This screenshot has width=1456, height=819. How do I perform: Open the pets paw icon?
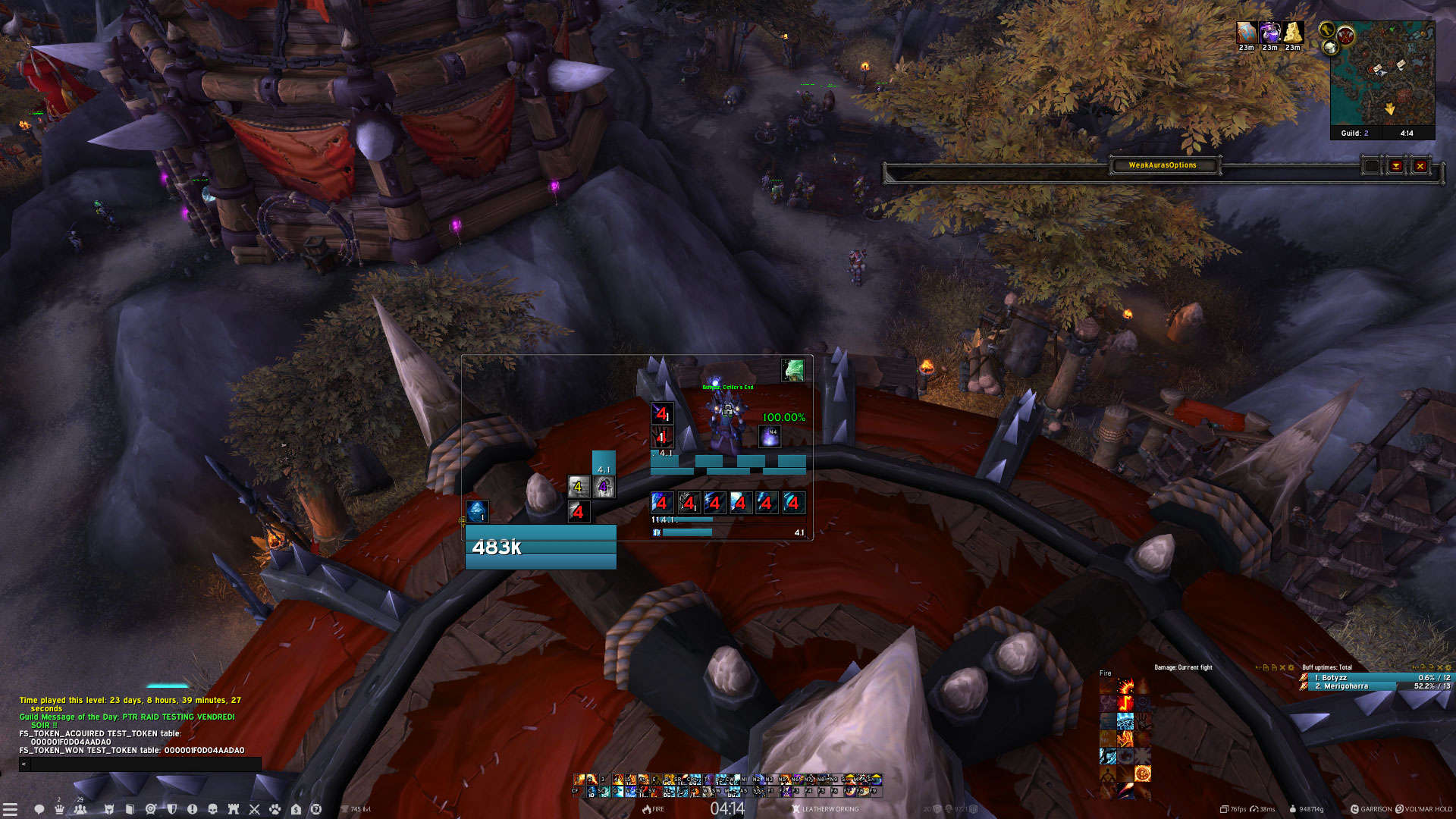click(275, 809)
